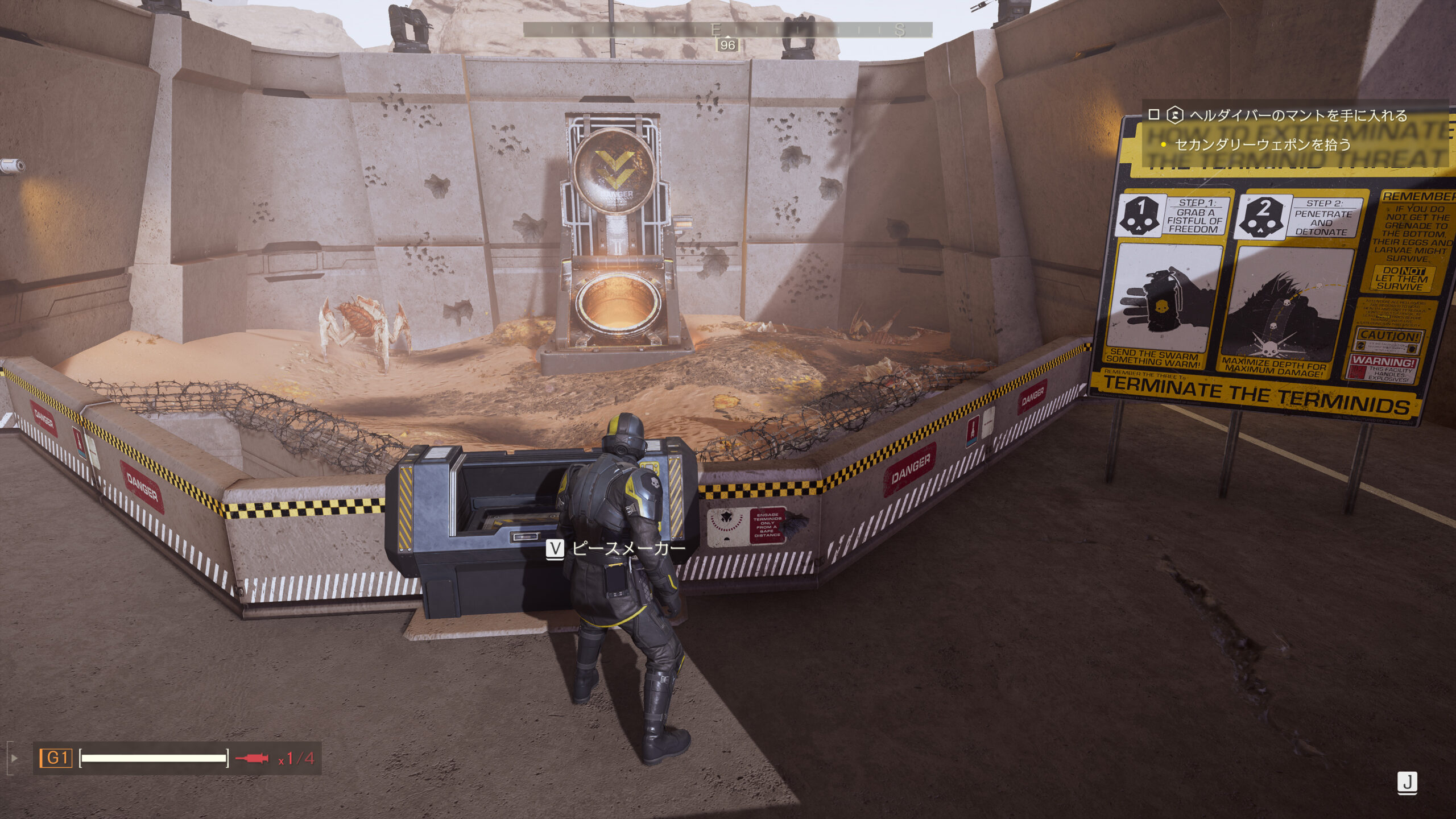Select the G1 player tag
The height and width of the screenshot is (819, 1456).
[x=56, y=758]
